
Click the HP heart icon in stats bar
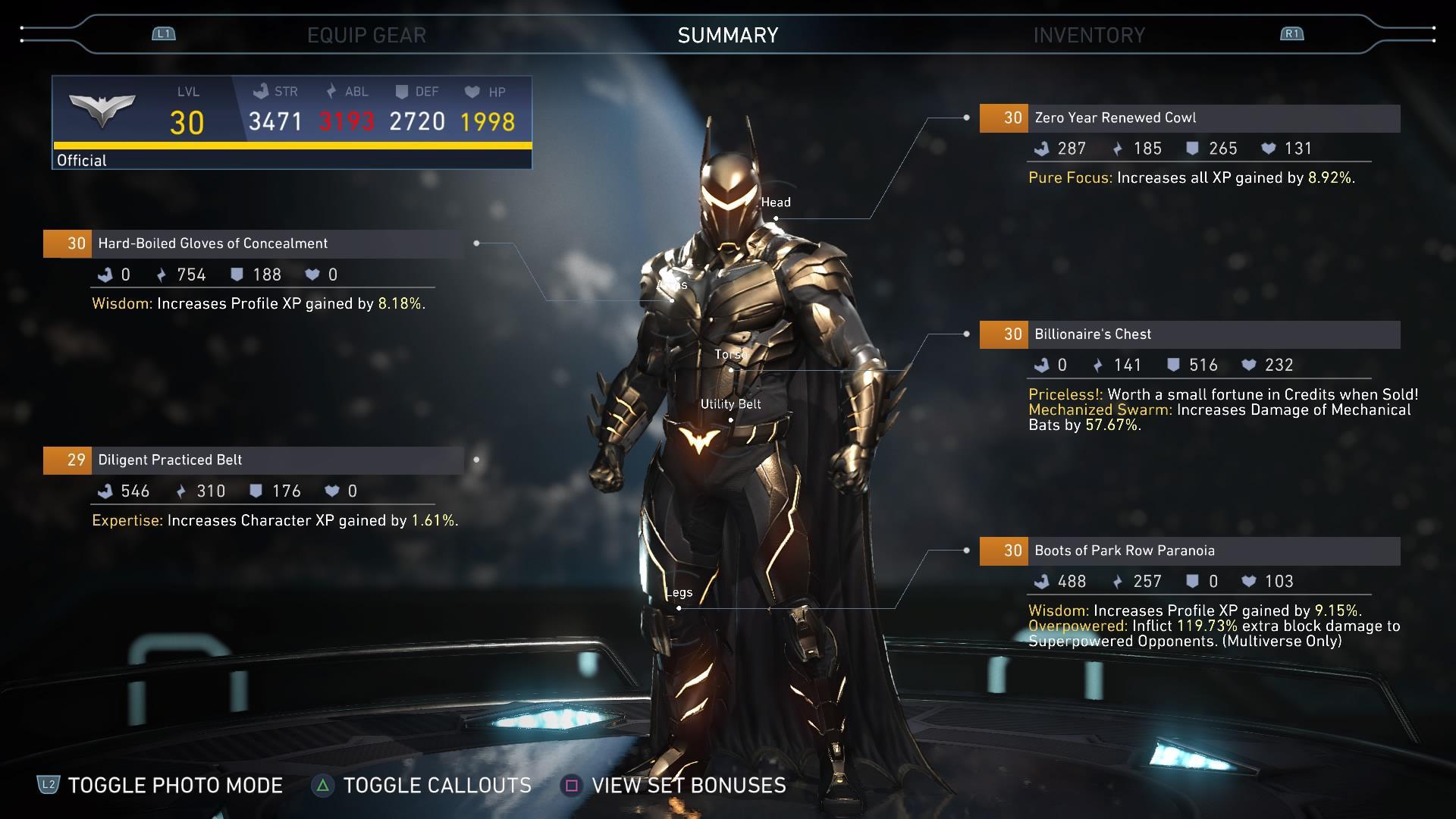[471, 91]
